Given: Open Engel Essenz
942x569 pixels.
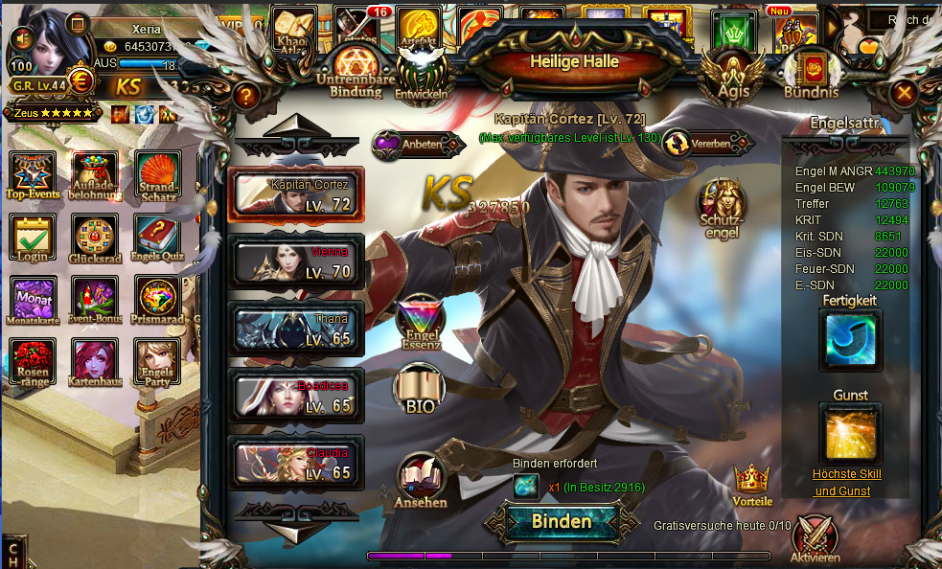Looking at the screenshot, I should pyautogui.click(x=420, y=322).
